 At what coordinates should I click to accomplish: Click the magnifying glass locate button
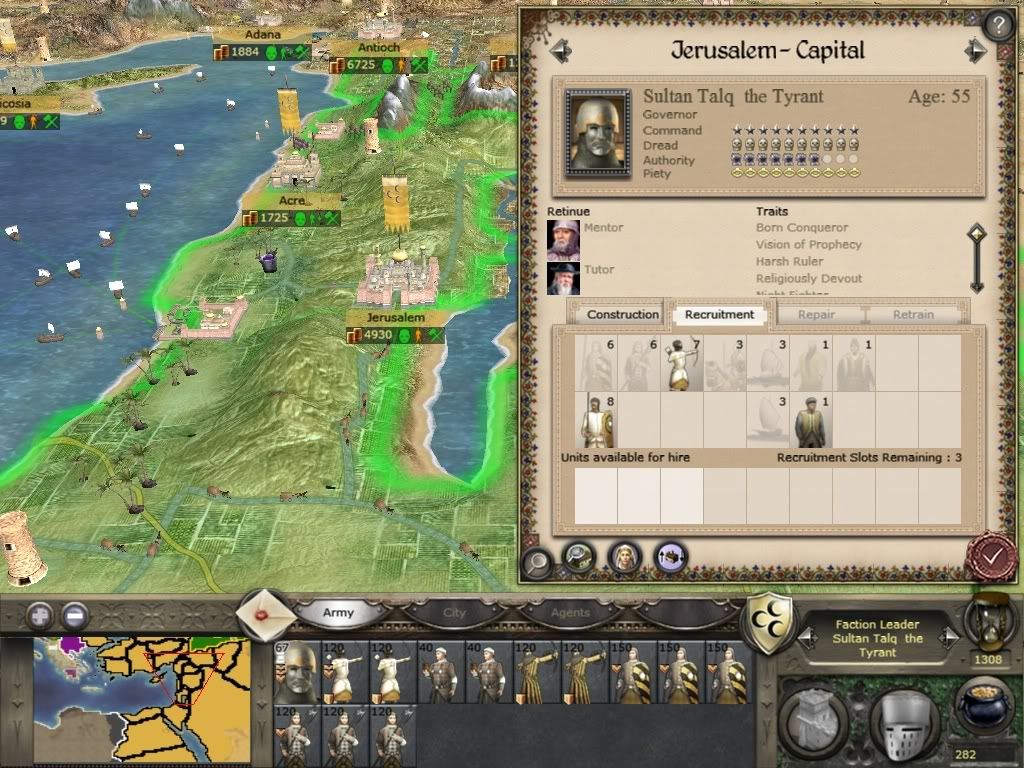[x=536, y=561]
